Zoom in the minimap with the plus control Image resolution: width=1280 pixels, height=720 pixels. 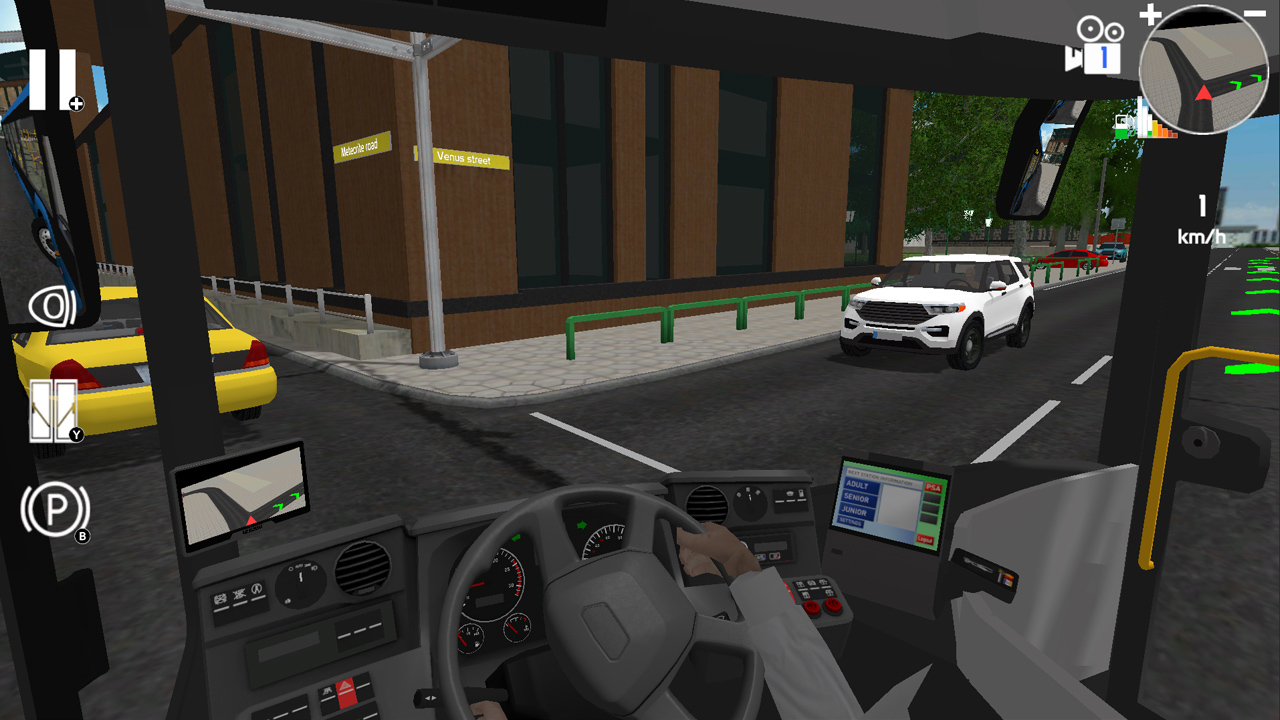click(x=1152, y=16)
